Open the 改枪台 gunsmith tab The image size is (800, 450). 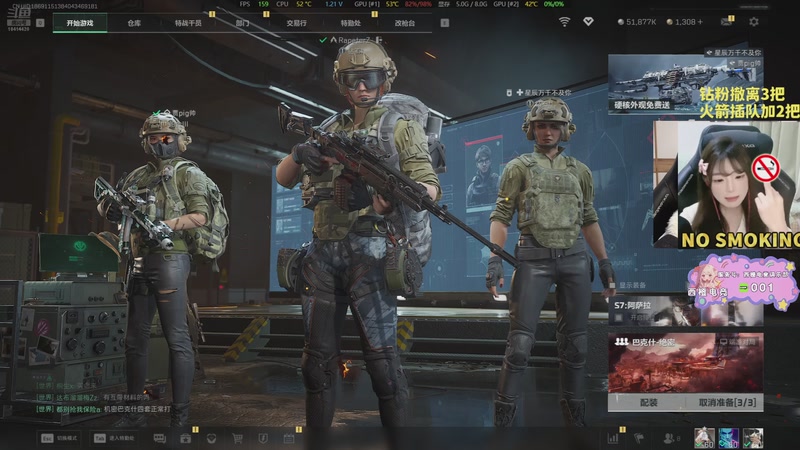(404, 22)
